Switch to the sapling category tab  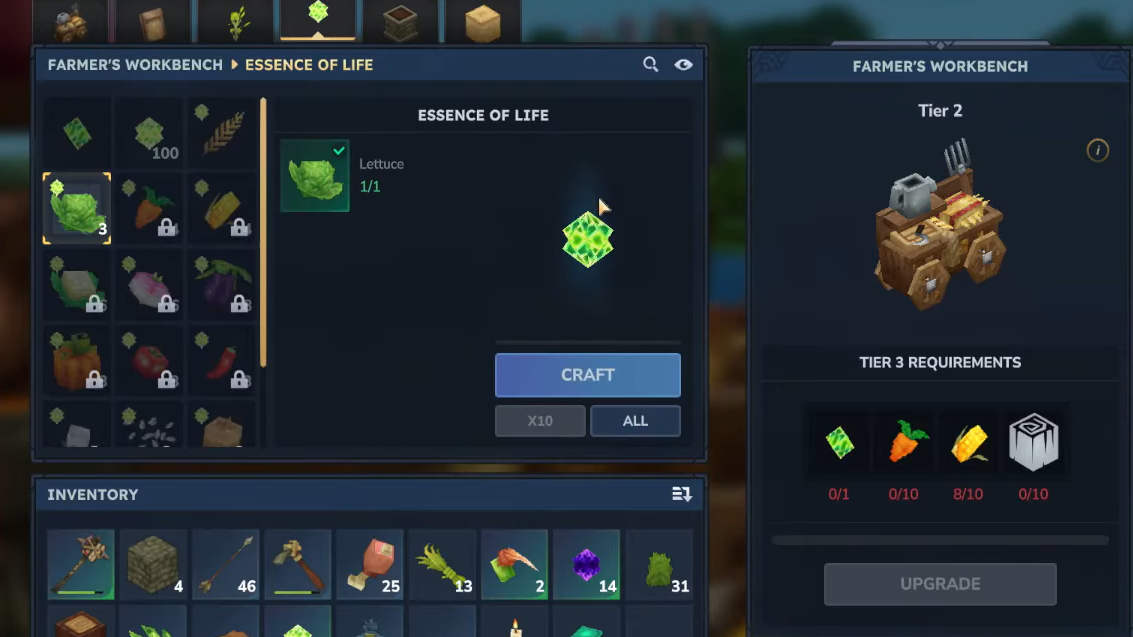click(x=236, y=21)
